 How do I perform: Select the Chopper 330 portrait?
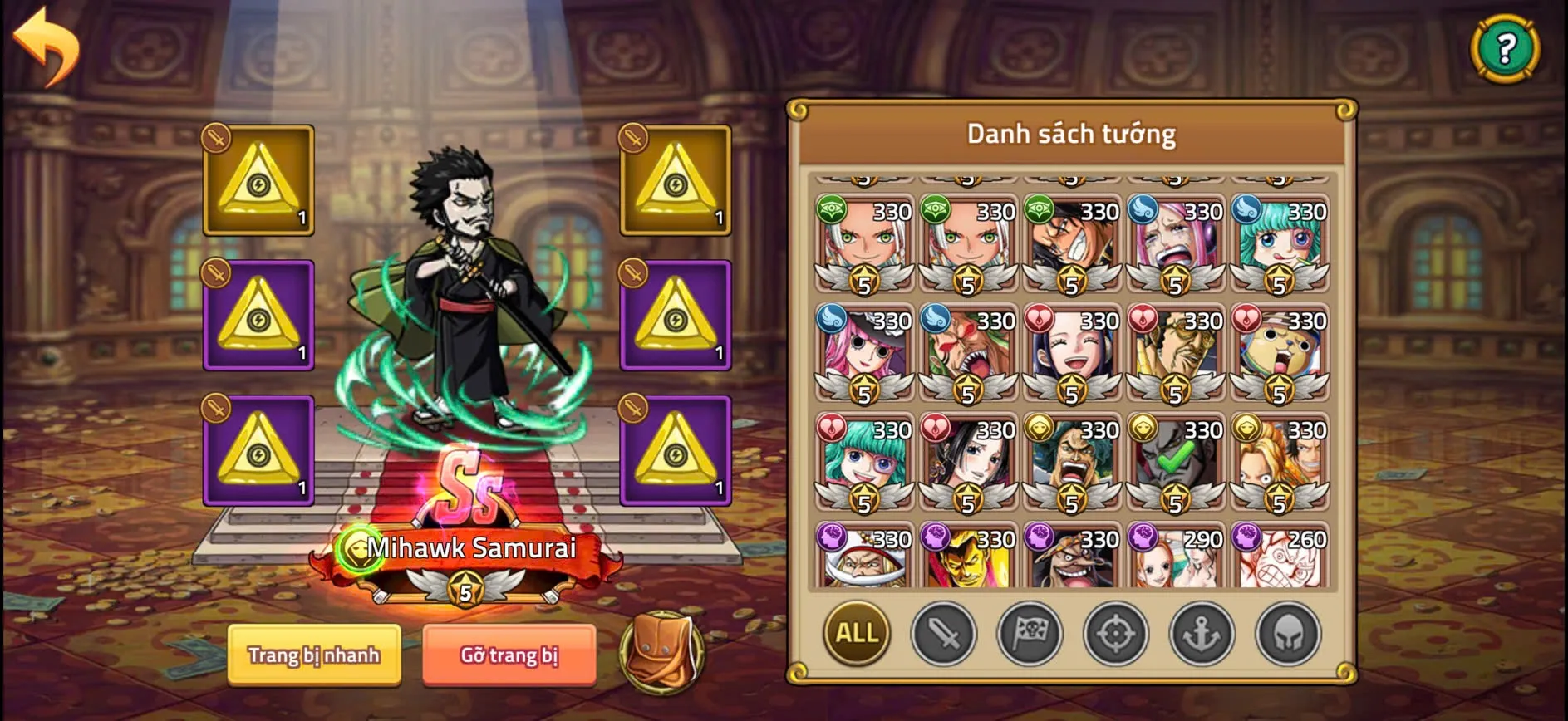pyautogui.click(x=1278, y=349)
